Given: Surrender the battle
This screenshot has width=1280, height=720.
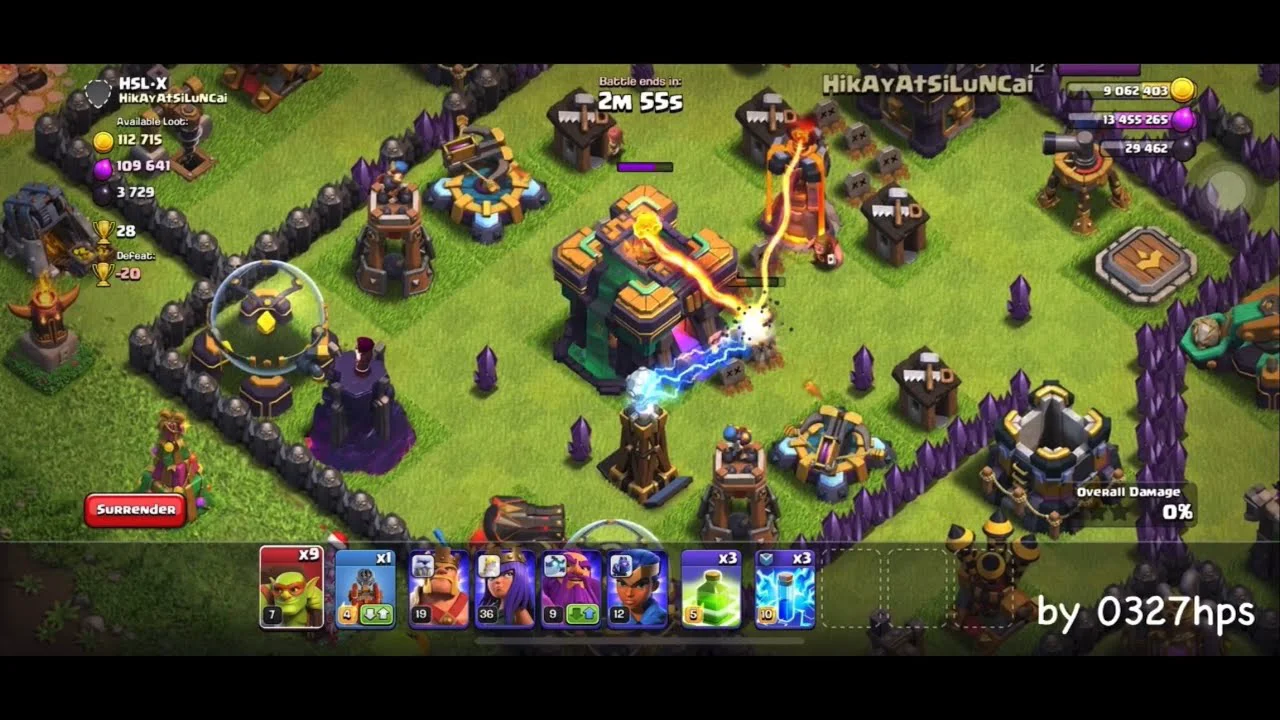Looking at the screenshot, I should (x=136, y=510).
